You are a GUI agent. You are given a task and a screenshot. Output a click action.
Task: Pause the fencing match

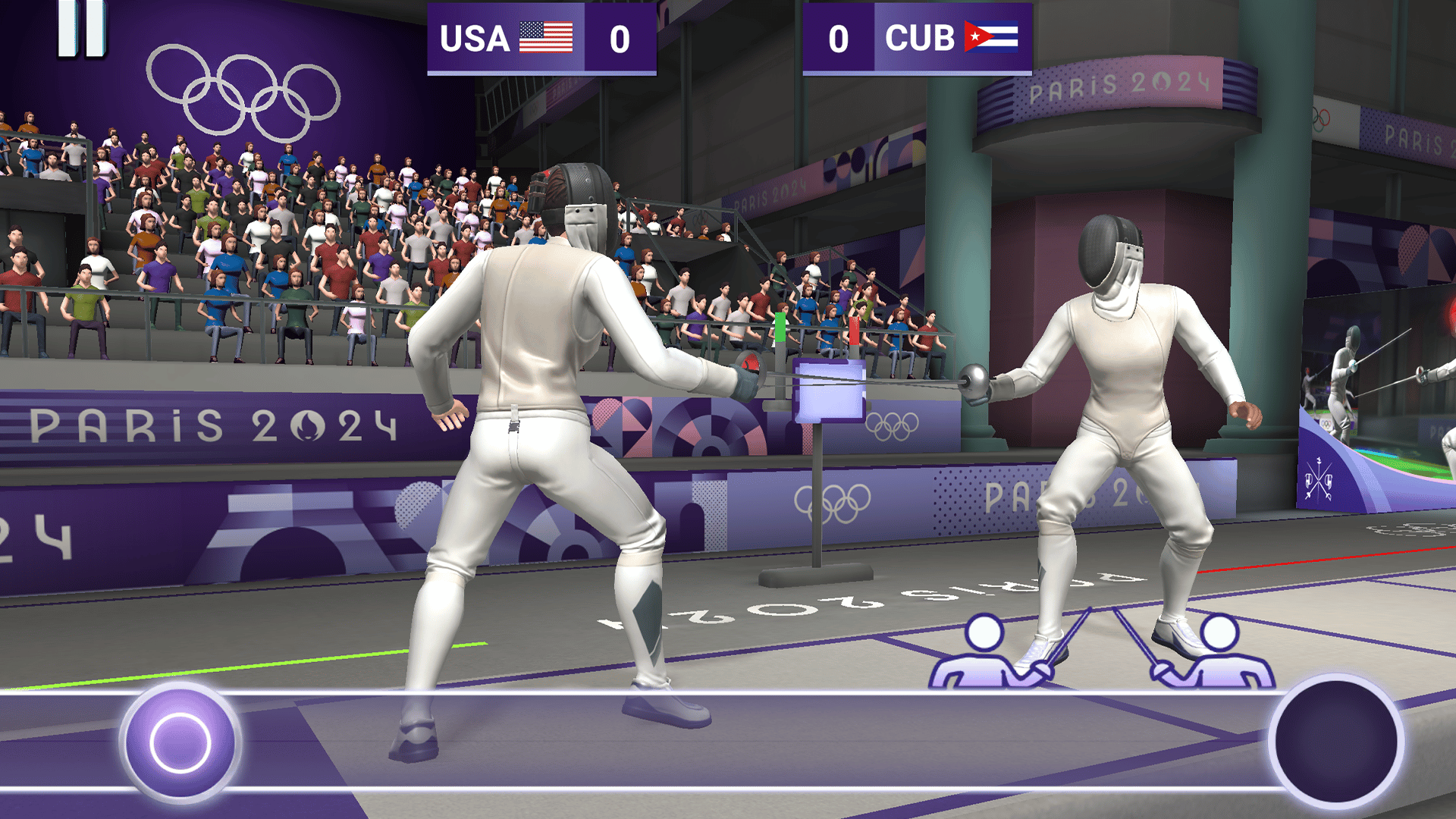pyautogui.click(x=82, y=29)
